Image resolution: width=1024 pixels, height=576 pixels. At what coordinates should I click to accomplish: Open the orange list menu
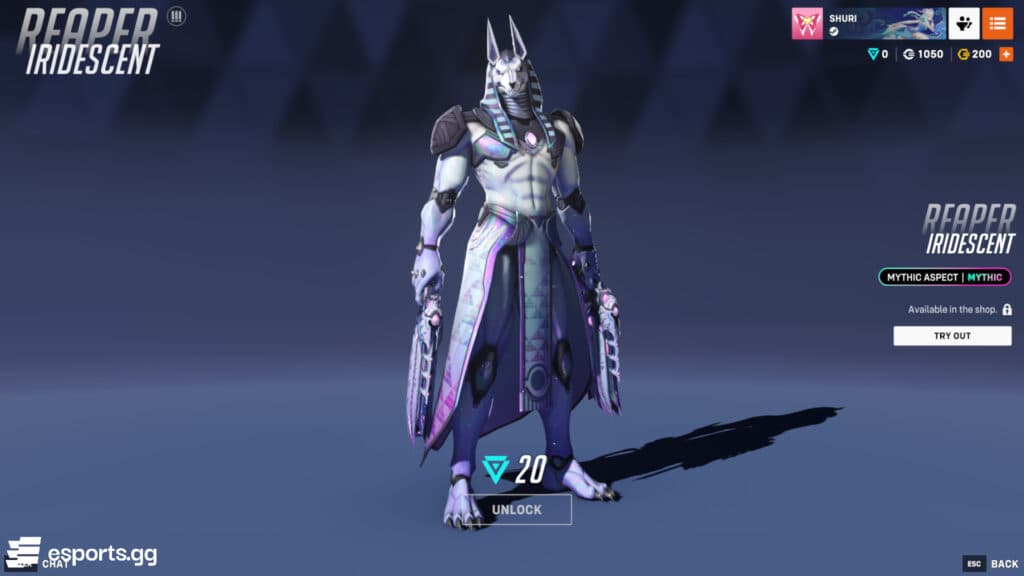(x=997, y=23)
